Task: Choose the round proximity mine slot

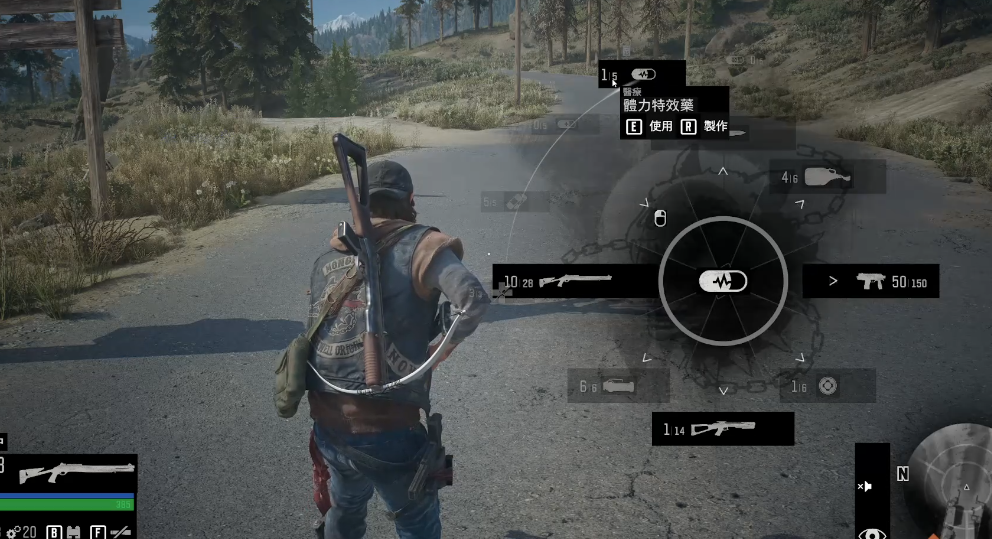Action: coord(826,386)
